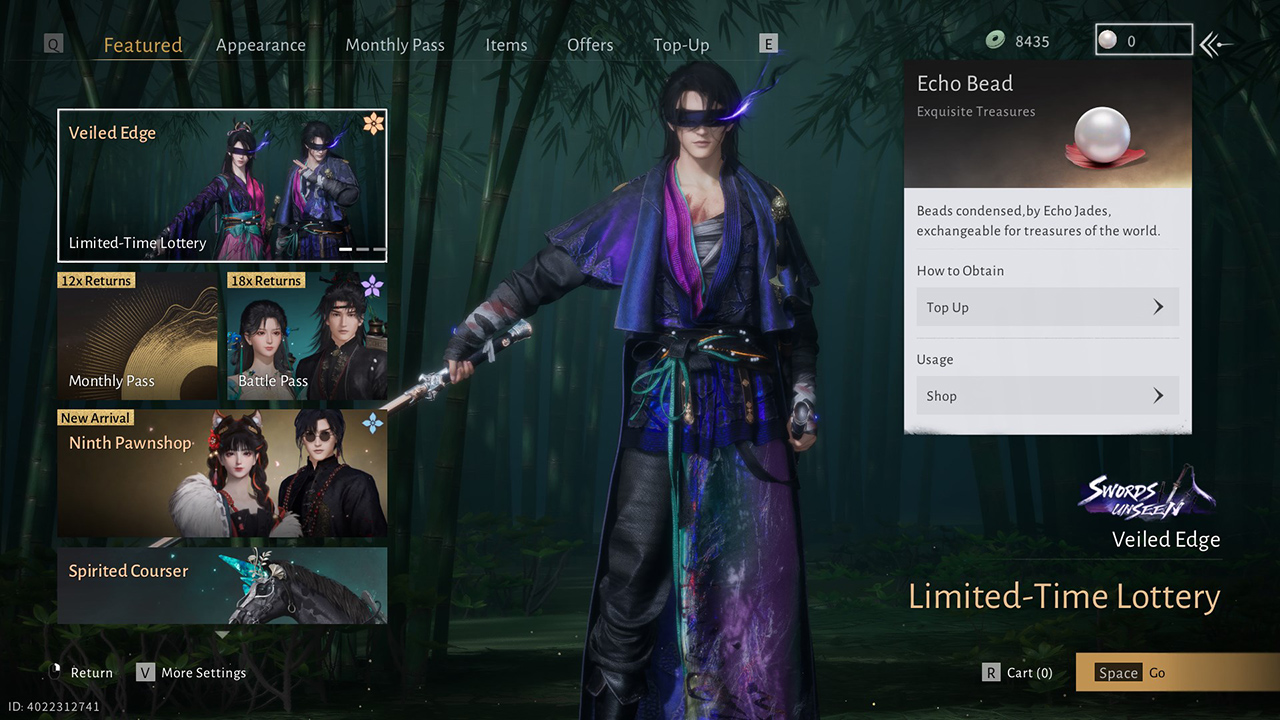Open More Settings
Image resolution: width=1280 pixels, height=720 pixels.
192,673
